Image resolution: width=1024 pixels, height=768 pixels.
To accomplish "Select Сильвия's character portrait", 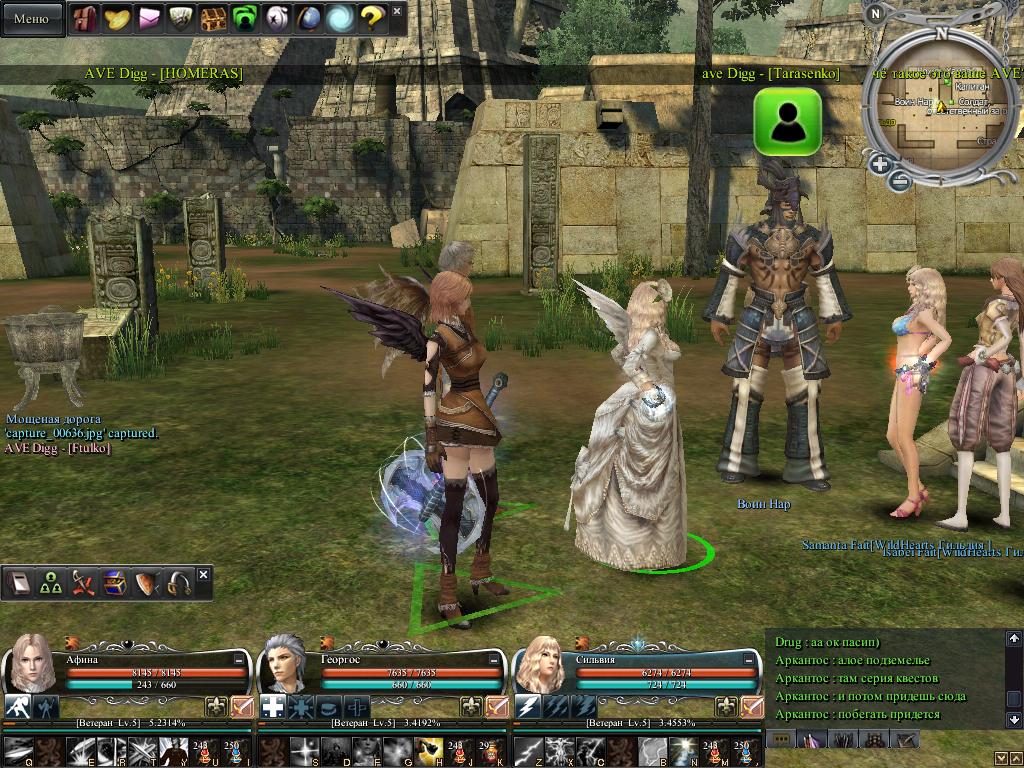I will coord(541,663).
